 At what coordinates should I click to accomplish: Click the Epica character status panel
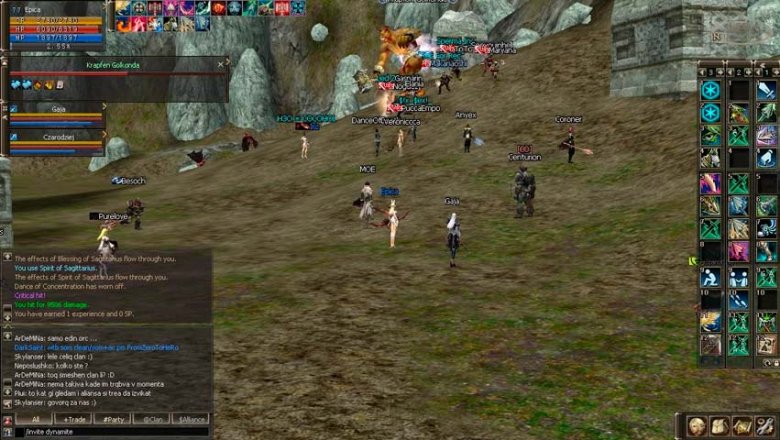(55, 25)
